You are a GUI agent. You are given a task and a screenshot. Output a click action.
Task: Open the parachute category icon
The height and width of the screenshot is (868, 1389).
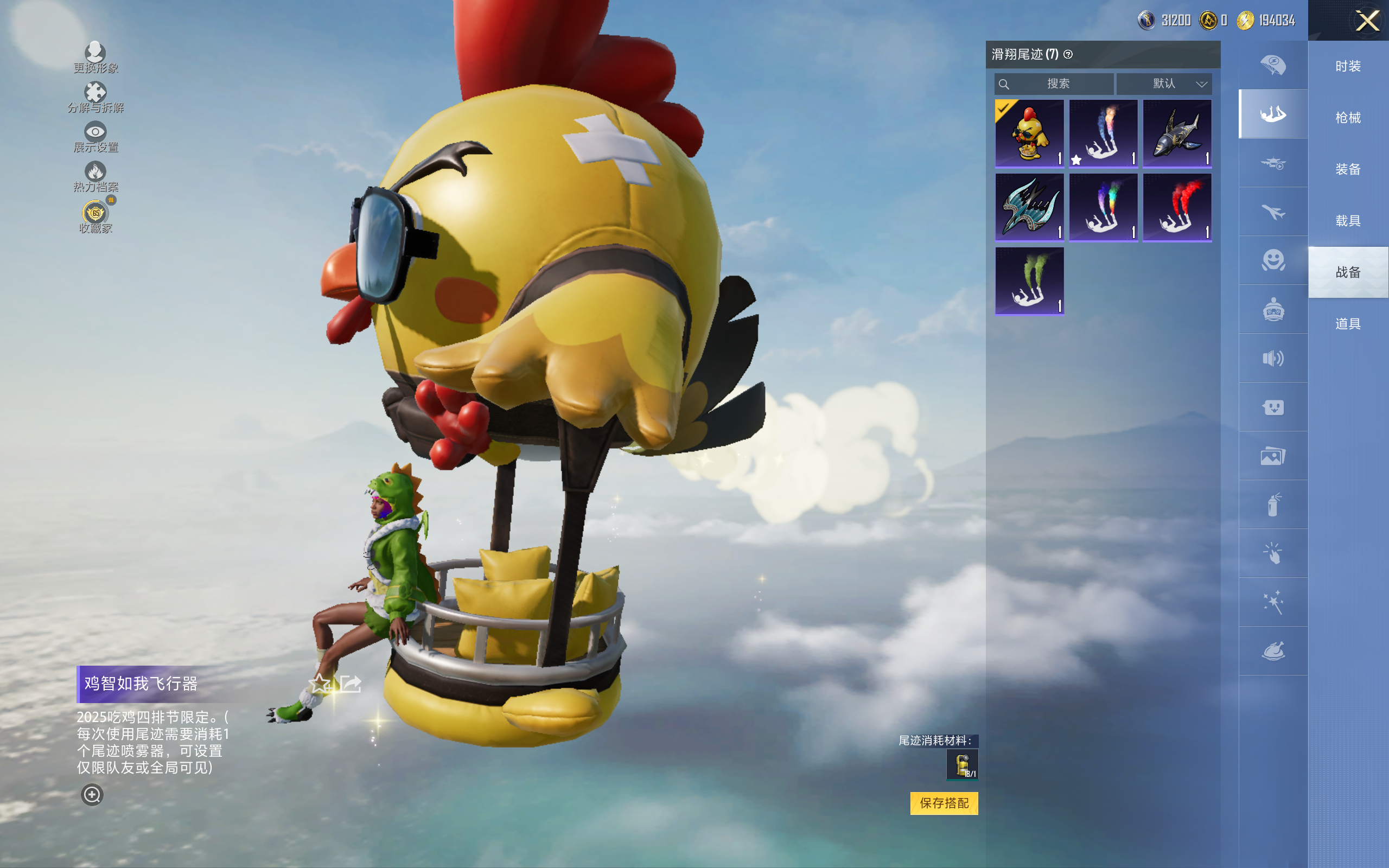(1273, 65)
